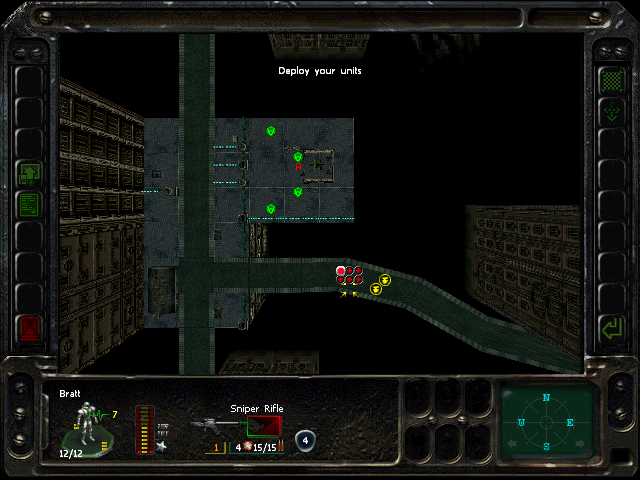Open the green document log button
The width and height of the screenshot is (640, 480).
click(x=29, y=206)
